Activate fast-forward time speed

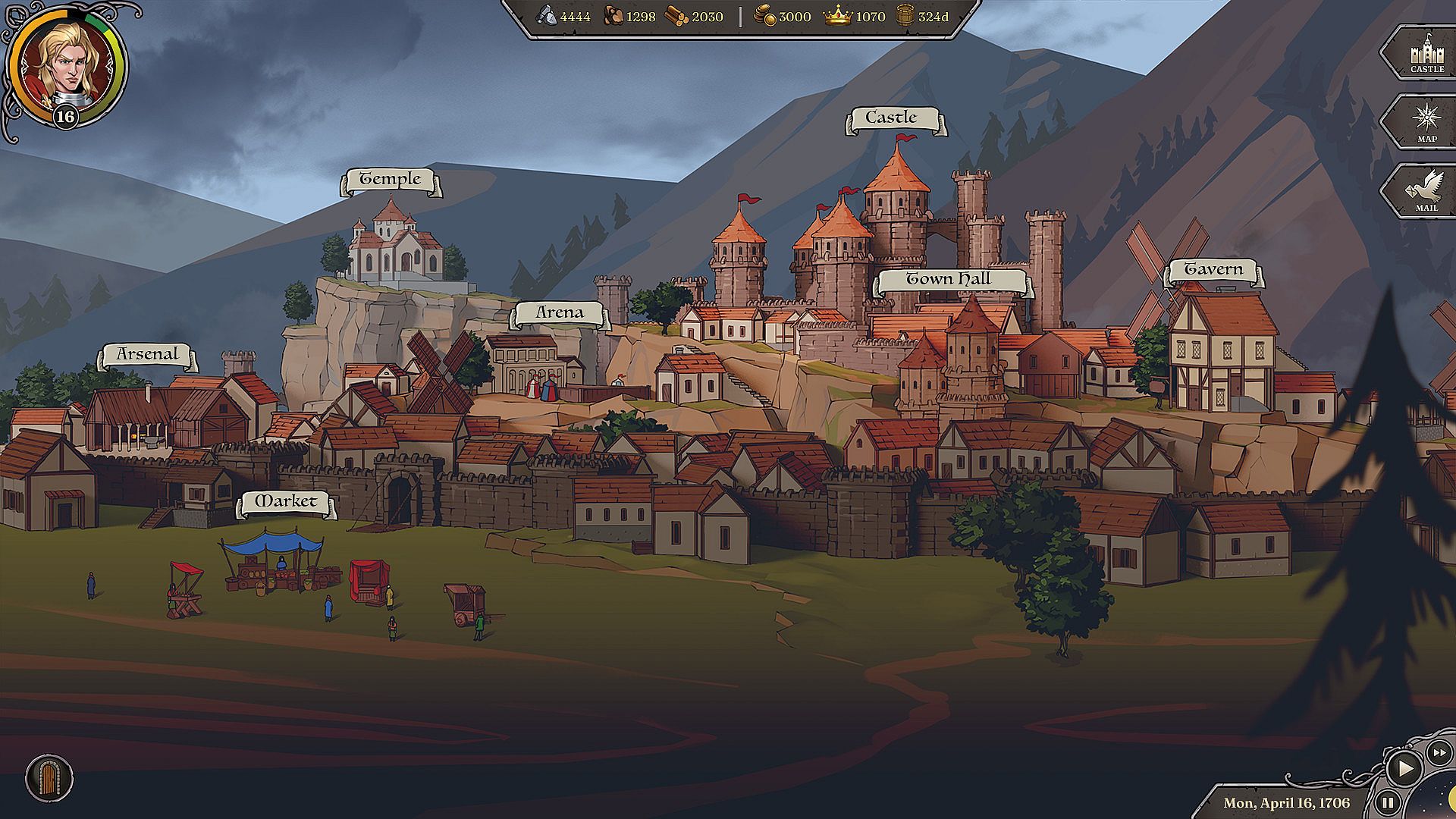coord(1439,753)
